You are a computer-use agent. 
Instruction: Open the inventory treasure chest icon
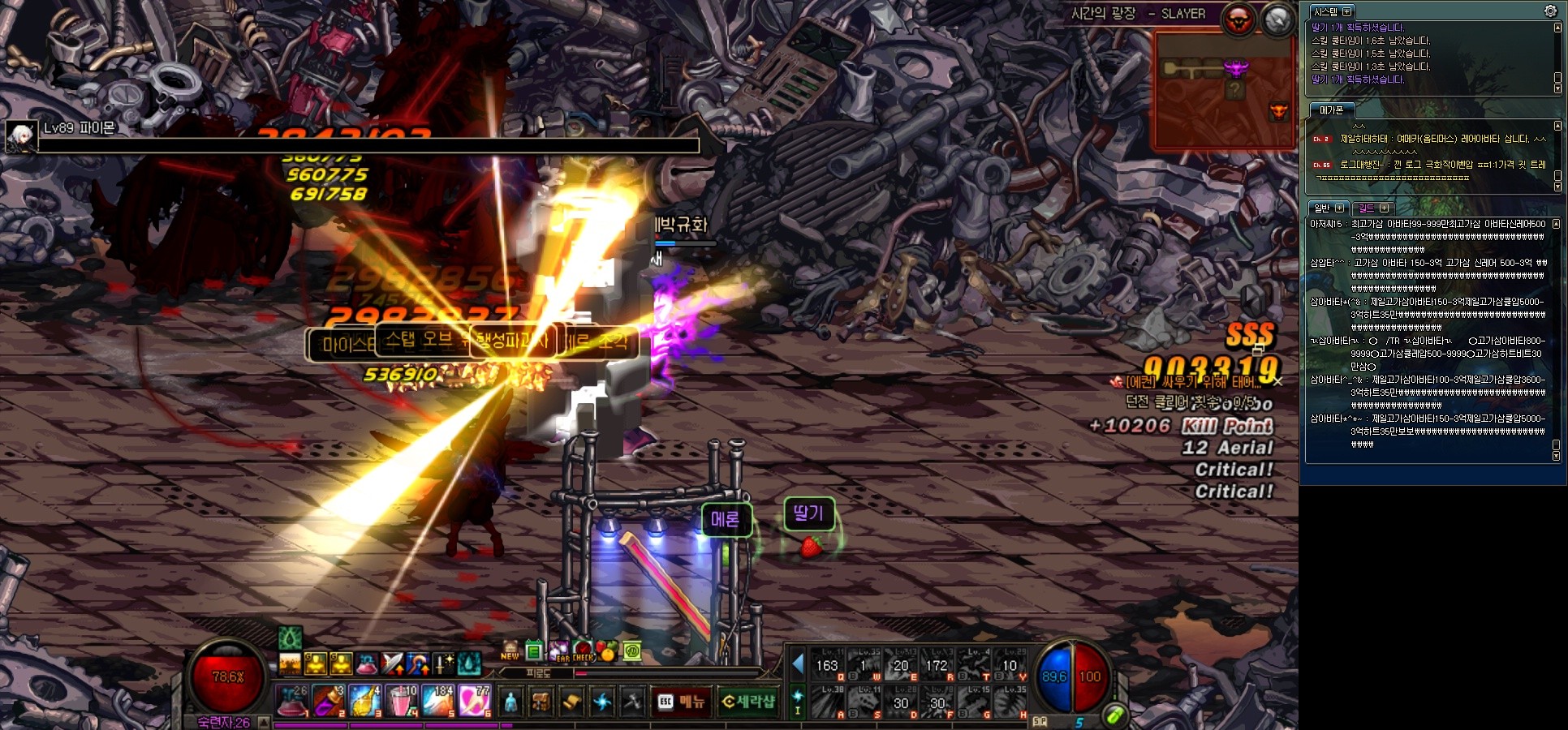tap(541, 702)
